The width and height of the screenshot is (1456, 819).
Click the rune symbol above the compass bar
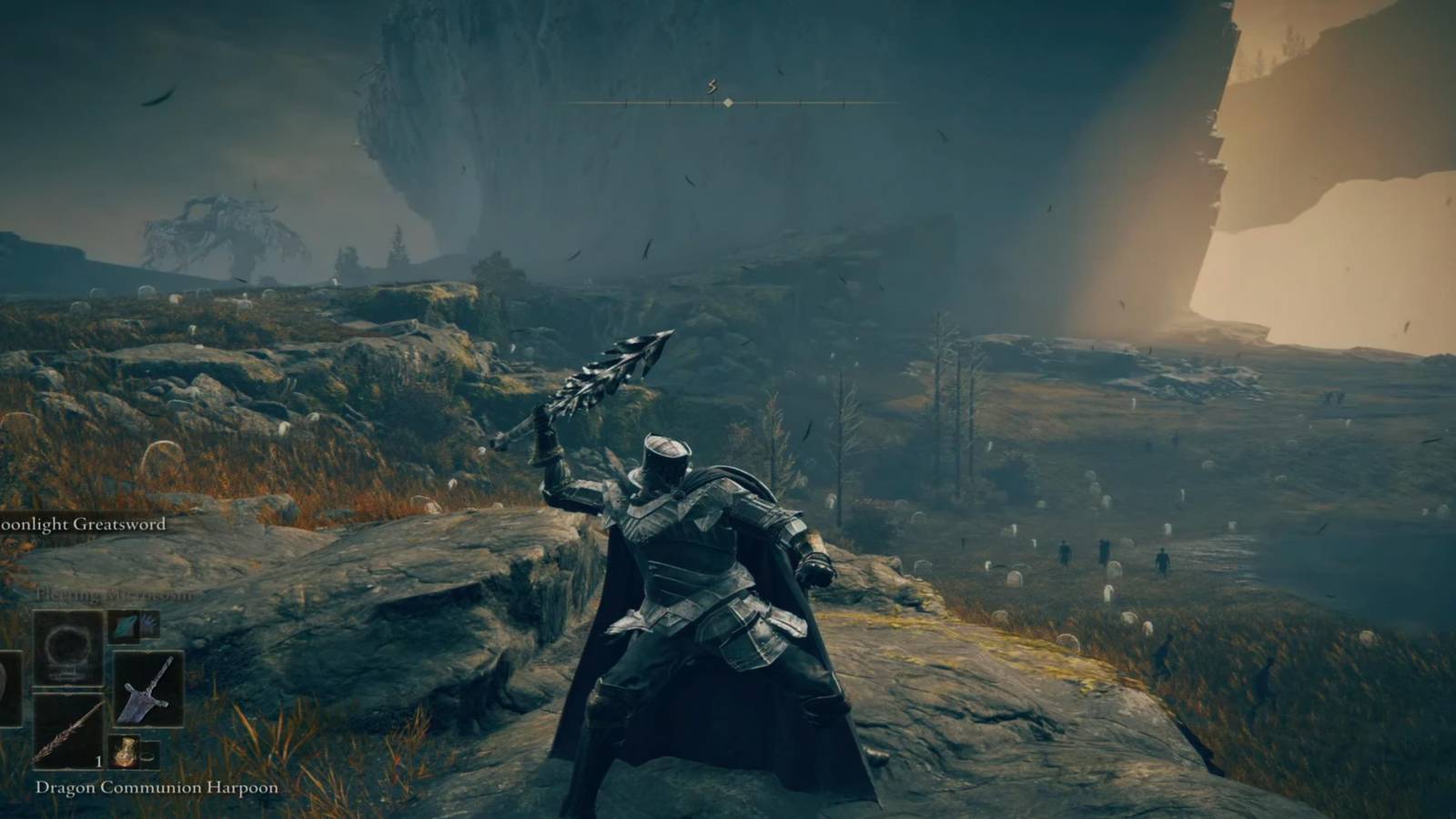point(712,86)
